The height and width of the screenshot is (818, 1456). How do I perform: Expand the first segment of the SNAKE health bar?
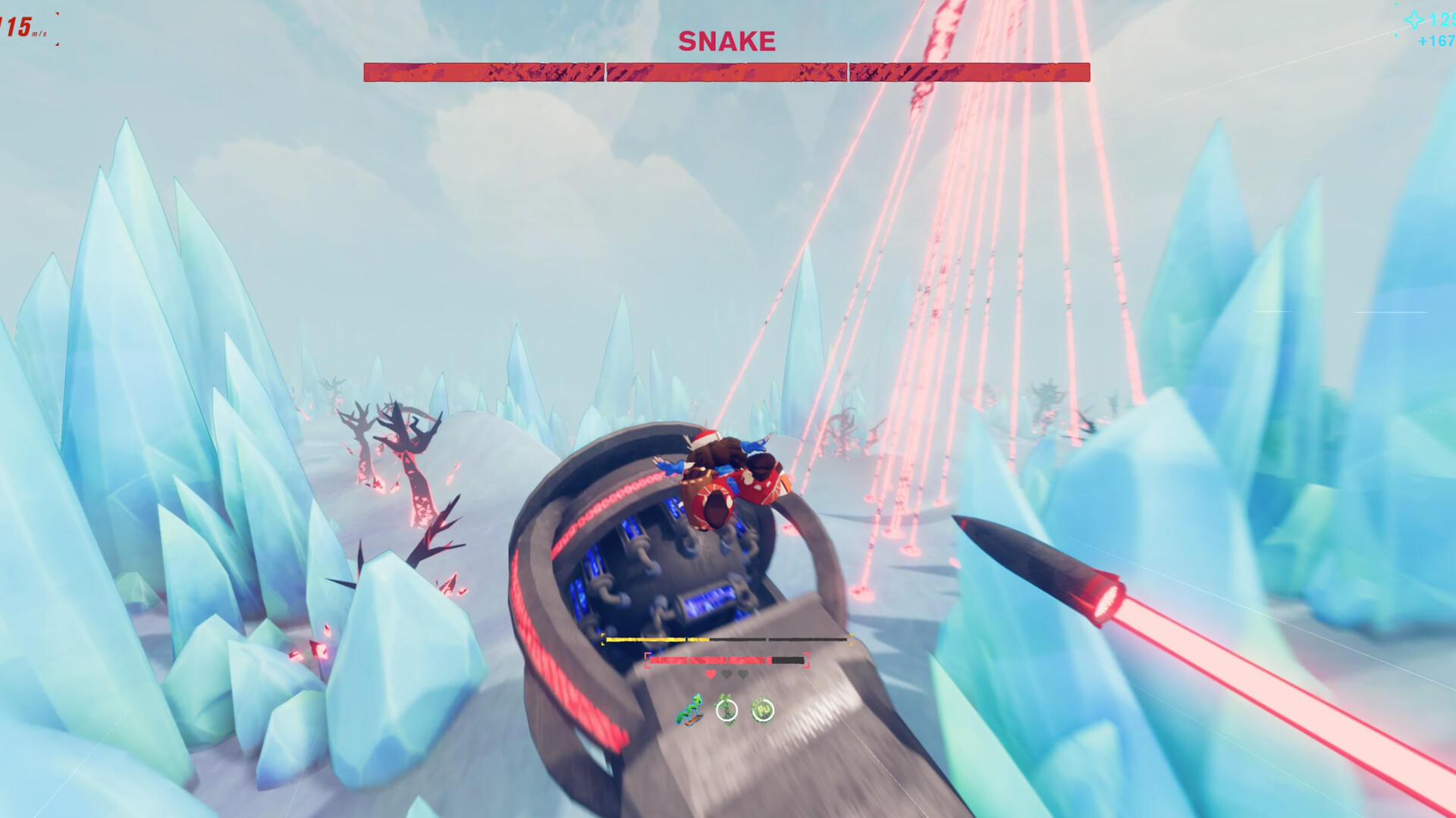[483, 71]
